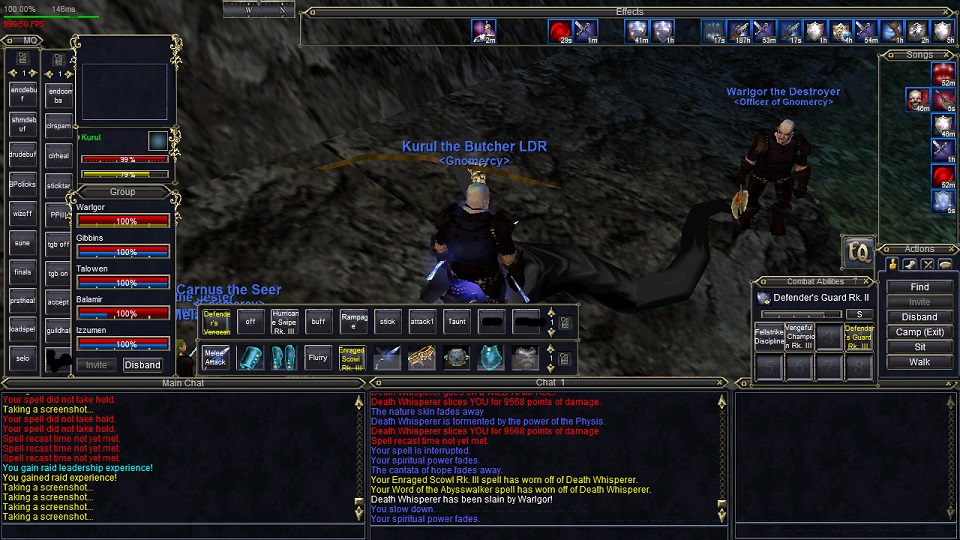
Task: Make the character Sit
Action: coord(919,347)
